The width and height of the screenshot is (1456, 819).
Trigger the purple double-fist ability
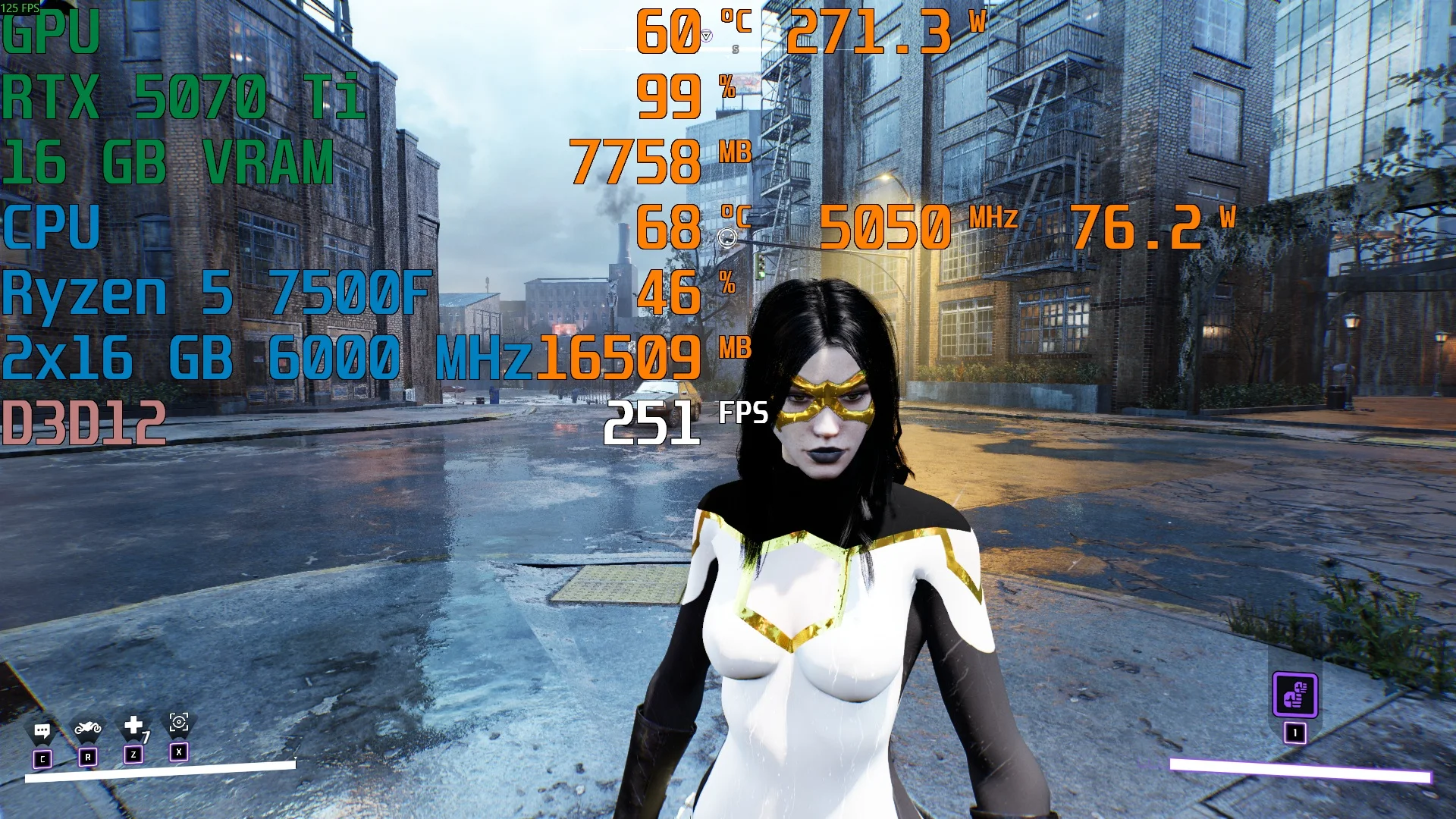tap(1294, 694)
